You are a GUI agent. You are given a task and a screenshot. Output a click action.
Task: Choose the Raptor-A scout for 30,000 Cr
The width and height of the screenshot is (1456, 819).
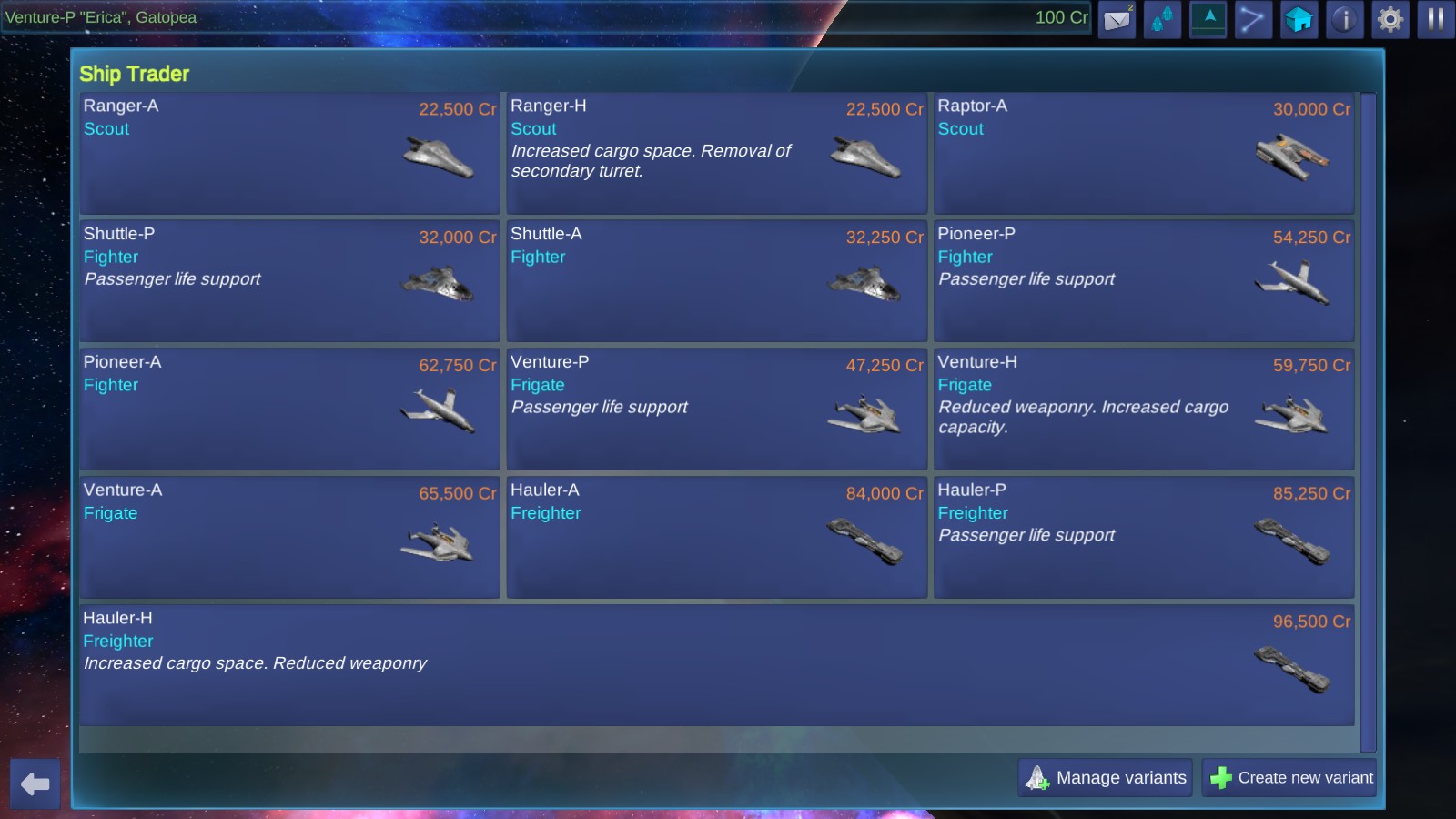click(1144, 153)
